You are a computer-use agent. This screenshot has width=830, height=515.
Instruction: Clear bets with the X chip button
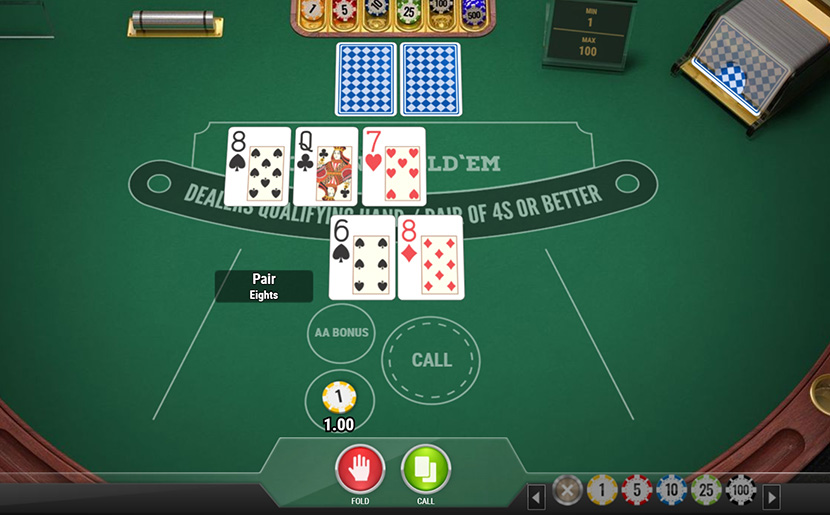[x=567, y=490]
